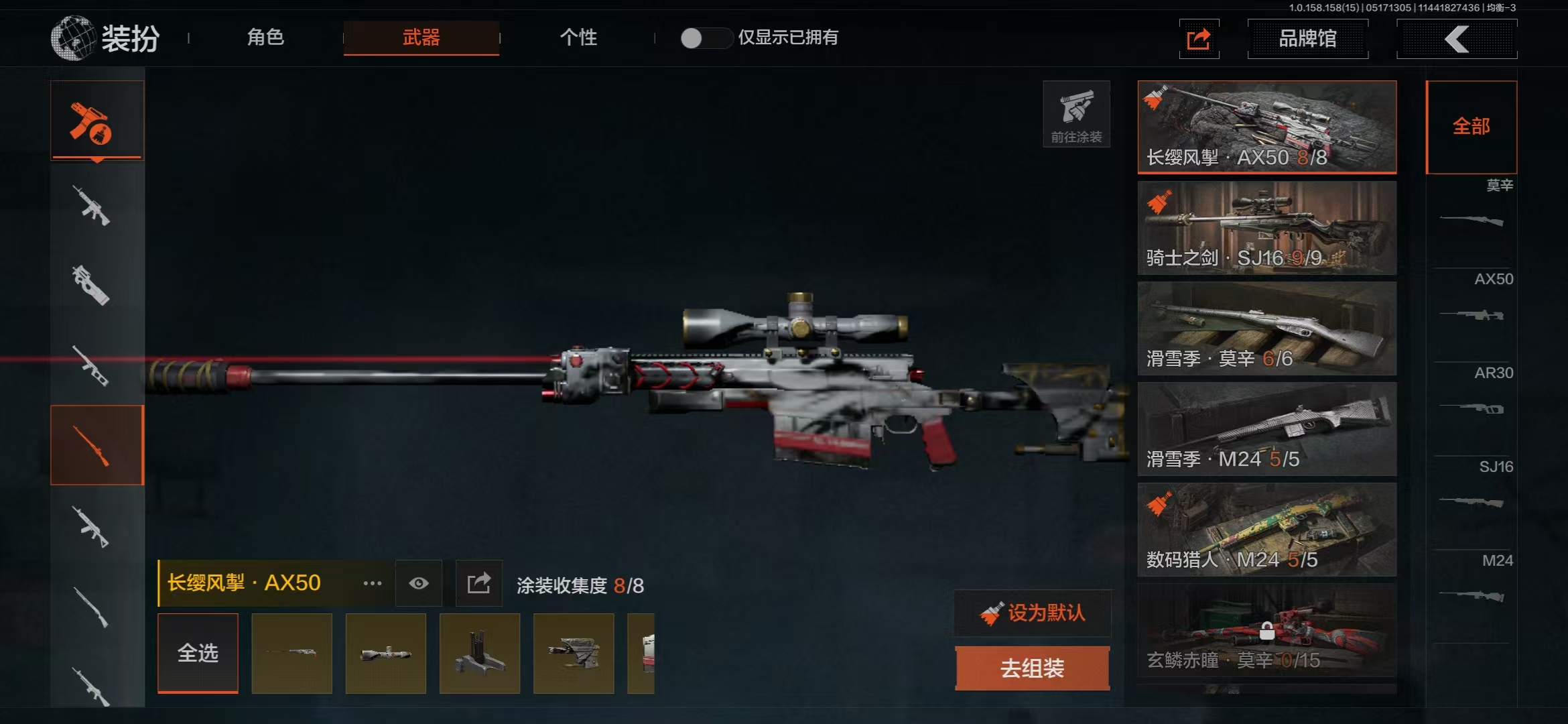
Task: Choose the 骑士之剑 SJ16 skin card
Action: 1266,227
